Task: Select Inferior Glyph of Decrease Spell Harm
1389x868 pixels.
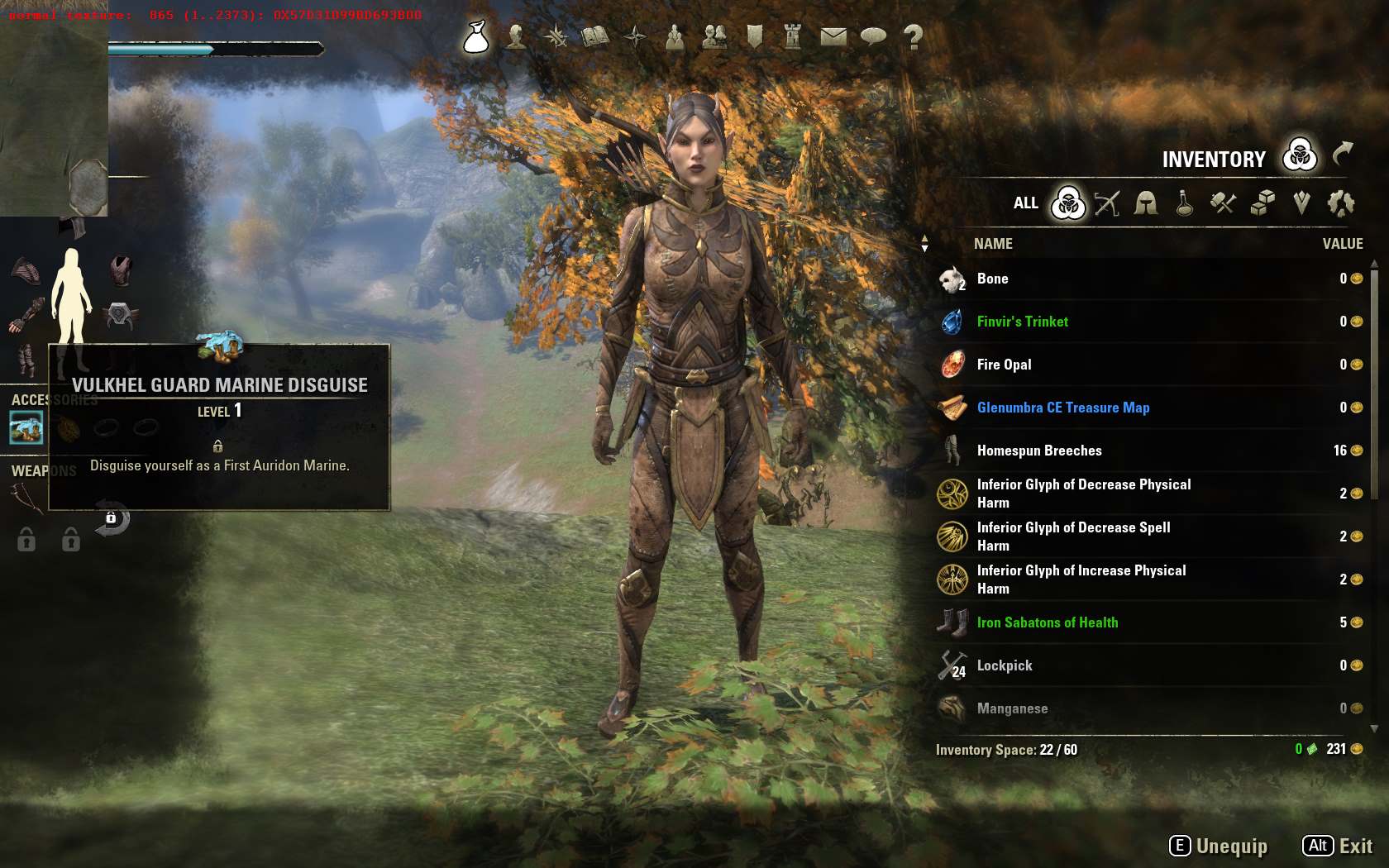Action: point(1073,537)
